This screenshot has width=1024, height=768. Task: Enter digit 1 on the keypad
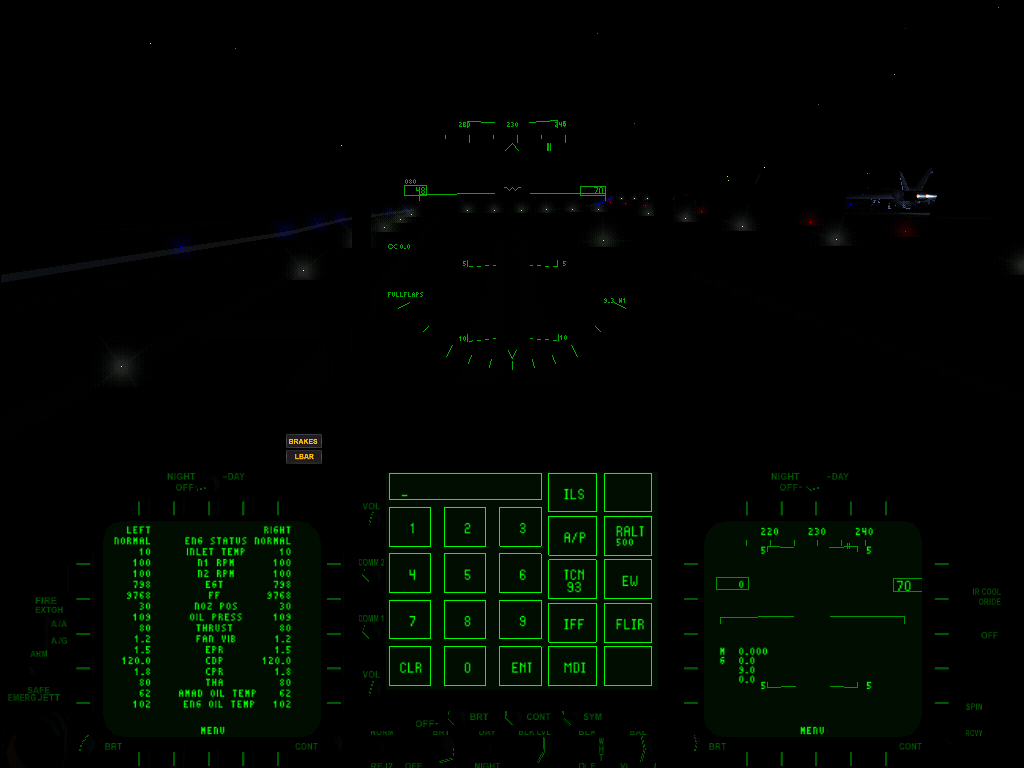pos(410,527)
